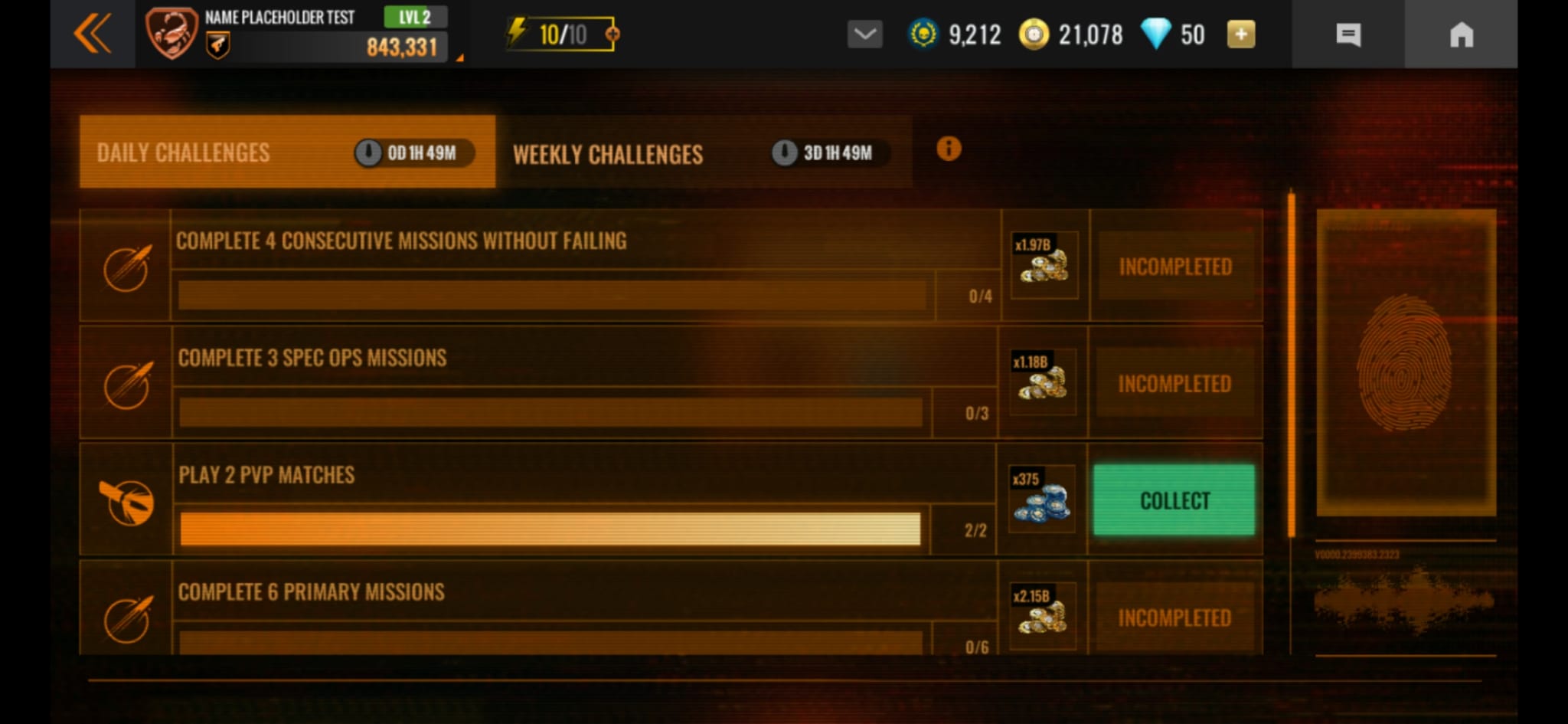This screenshot has width=1568, height=724.
Task: Collect the Play 2 PVP Matches reward
Action: [x=1174, y=500]
